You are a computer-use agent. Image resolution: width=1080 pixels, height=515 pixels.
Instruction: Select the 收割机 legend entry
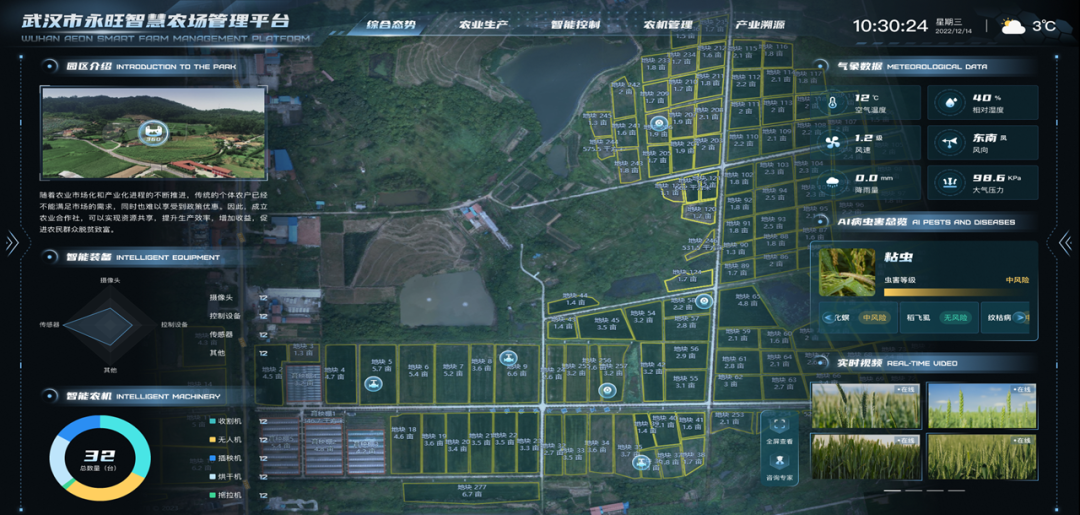[228, 420]
